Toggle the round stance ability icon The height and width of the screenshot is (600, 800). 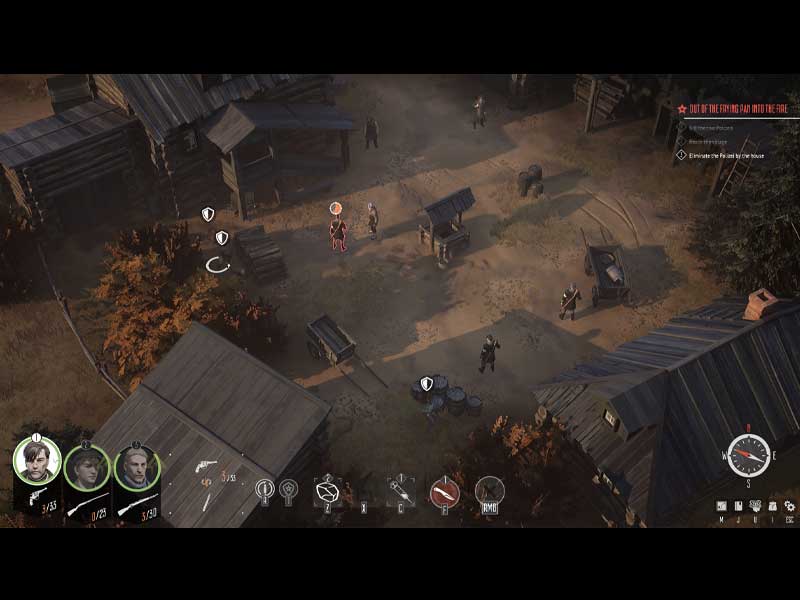pyautogui.click(x=265, y=489)
